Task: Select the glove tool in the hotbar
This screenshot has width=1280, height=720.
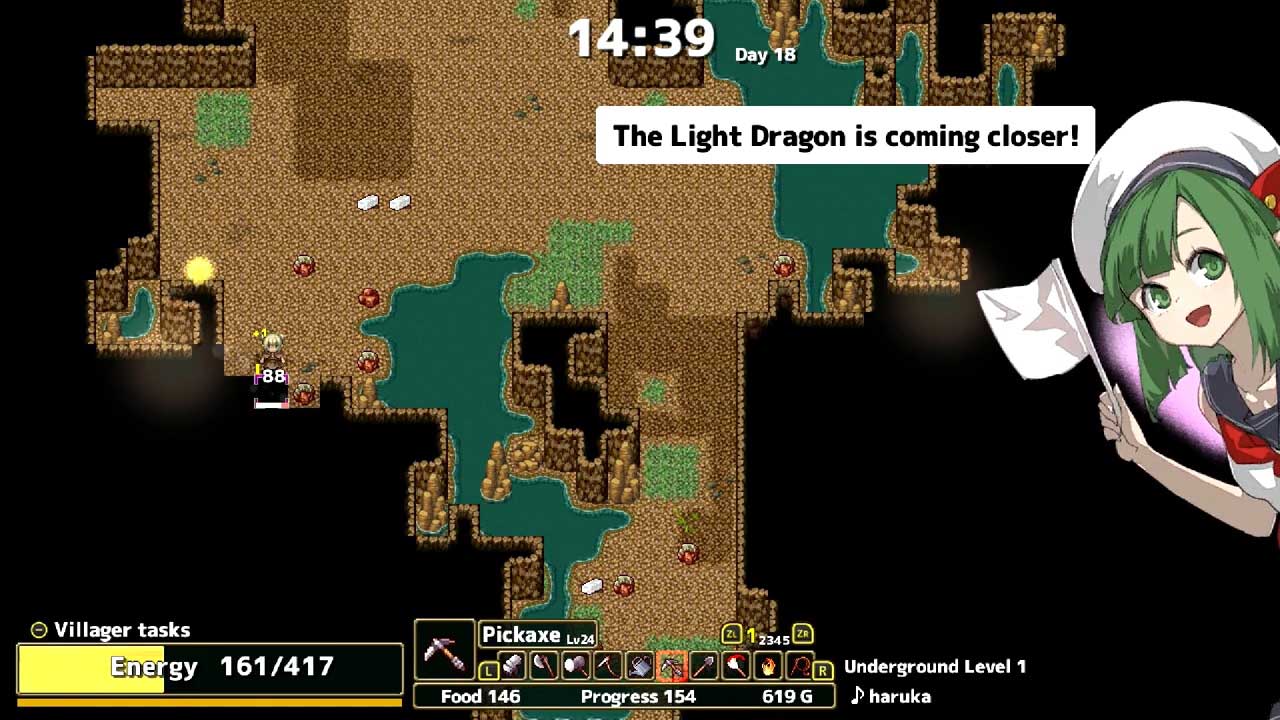Action: (x=512, y=665)
